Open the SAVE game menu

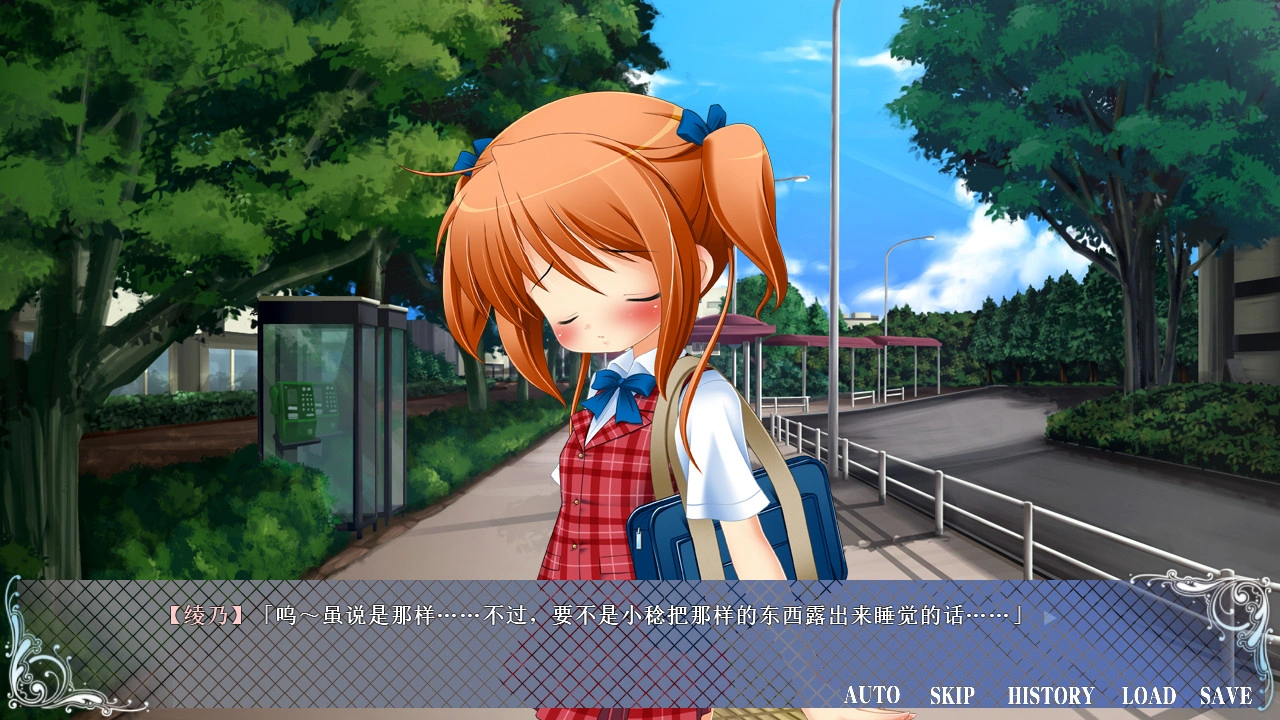(x=1226, y=695)
